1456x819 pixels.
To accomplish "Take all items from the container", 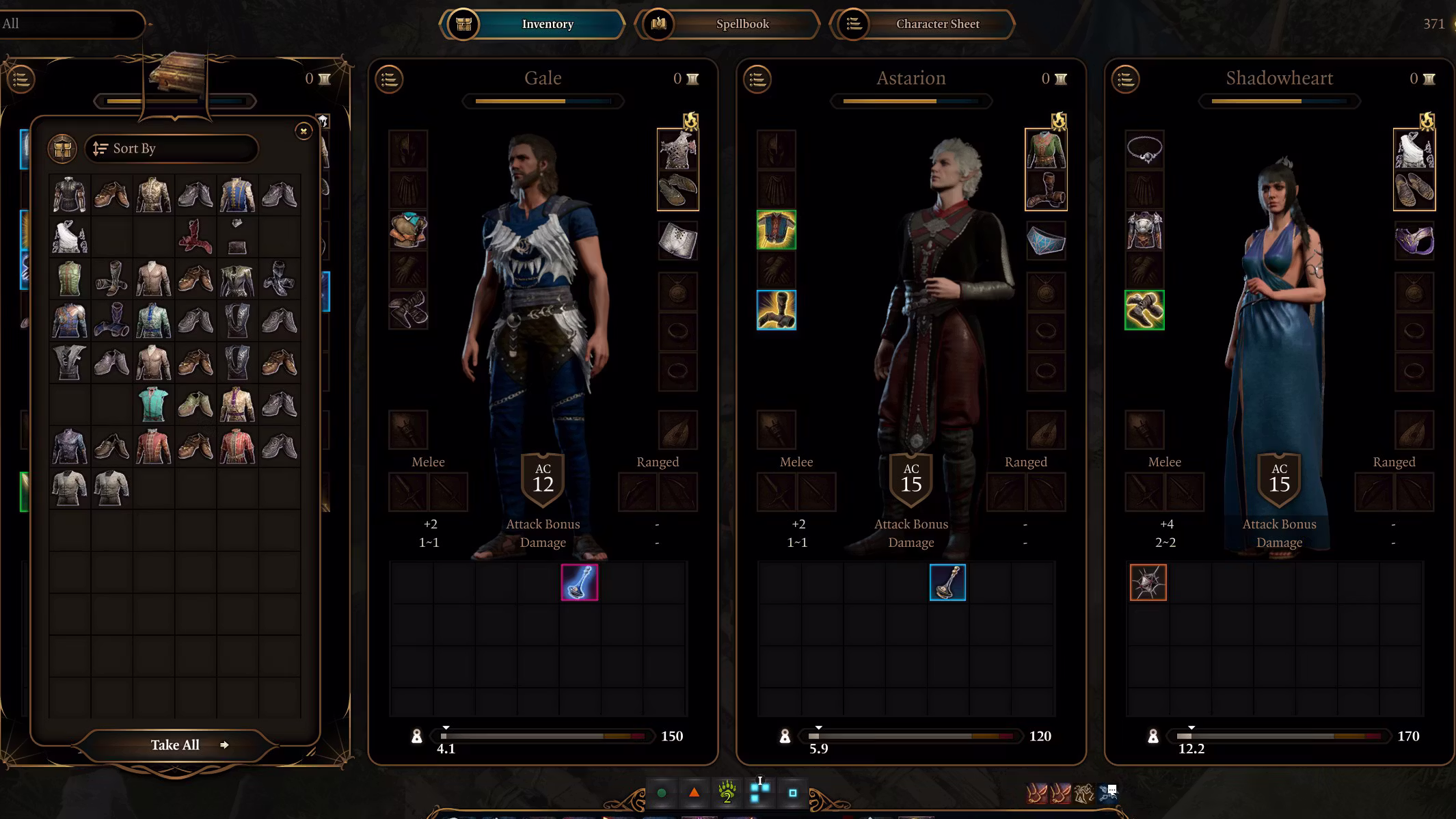I will pyautogui.click(x=175, y=745).
